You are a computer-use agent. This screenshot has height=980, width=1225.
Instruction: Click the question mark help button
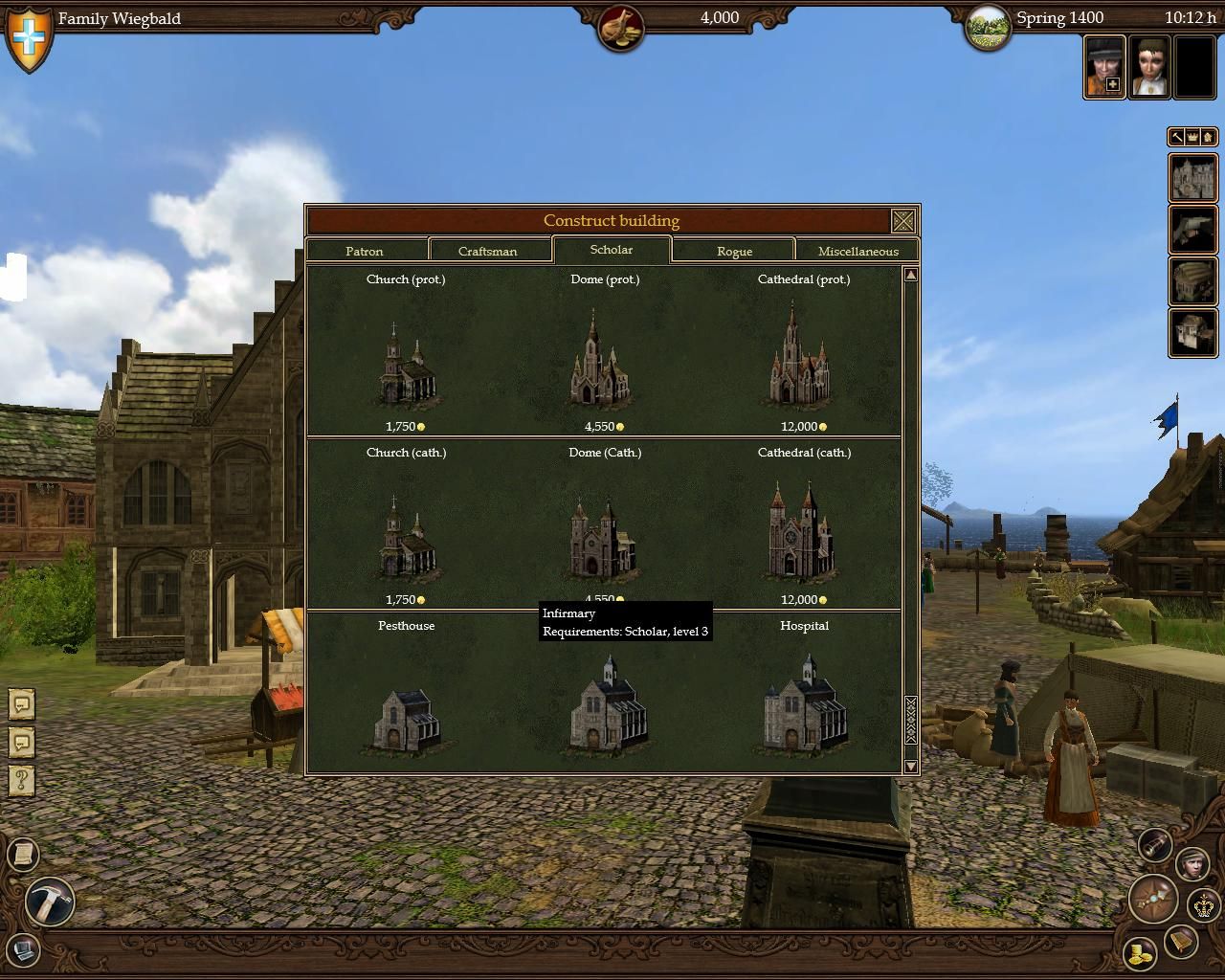22,779
